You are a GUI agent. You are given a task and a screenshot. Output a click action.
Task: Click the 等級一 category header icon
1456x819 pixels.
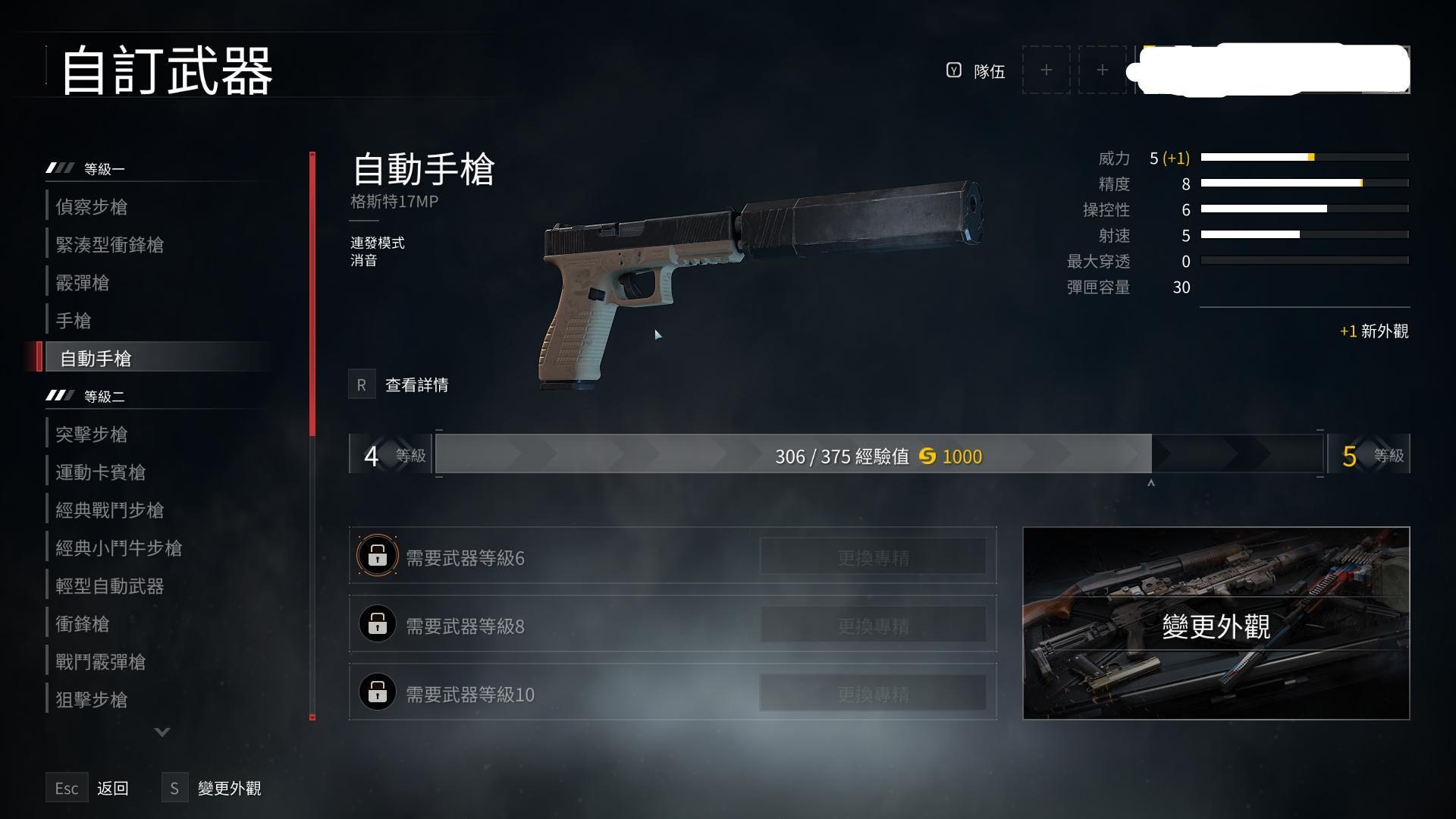(58, 167)
